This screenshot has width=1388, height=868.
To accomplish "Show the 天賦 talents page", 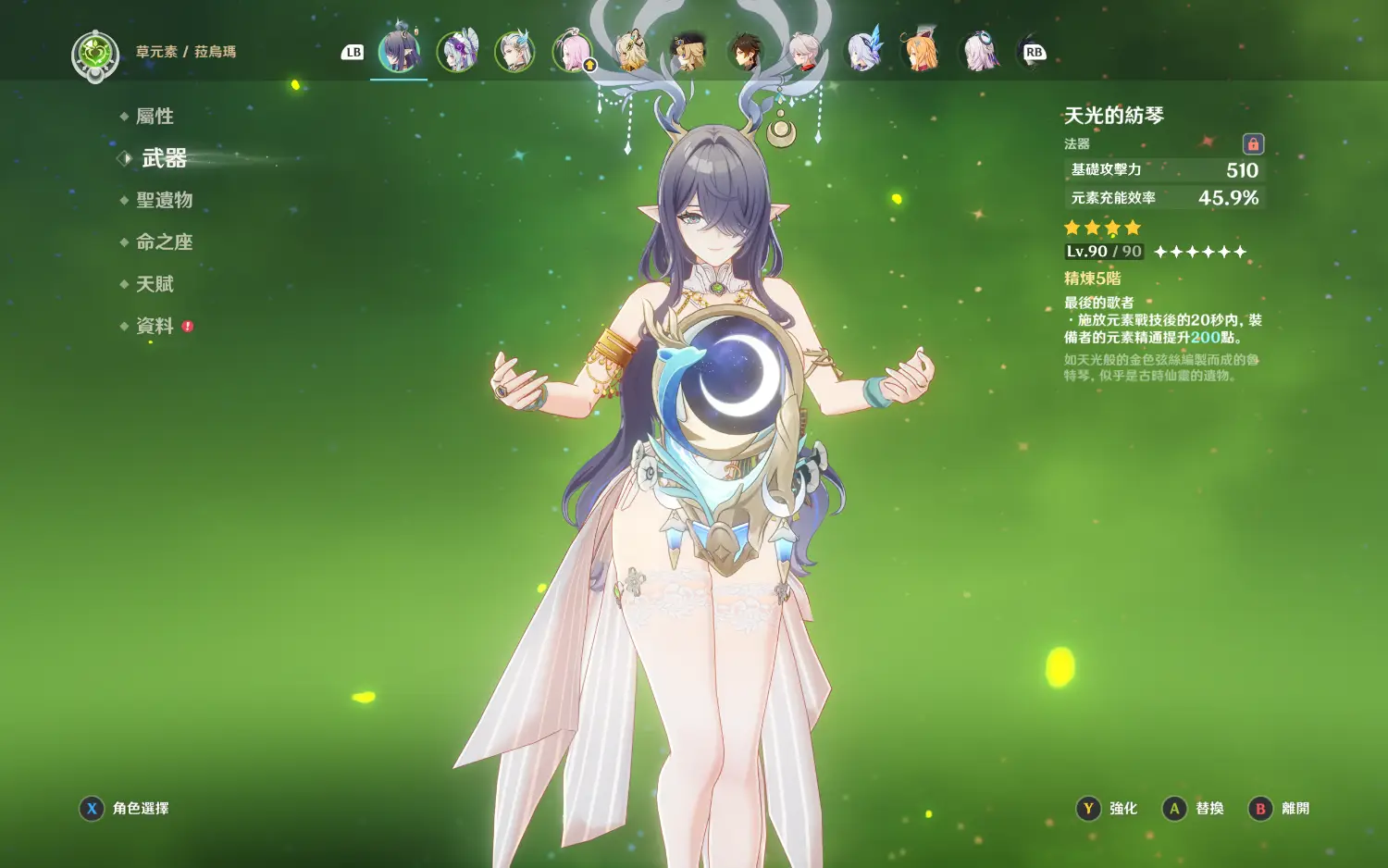I will [x=155, y=284].
